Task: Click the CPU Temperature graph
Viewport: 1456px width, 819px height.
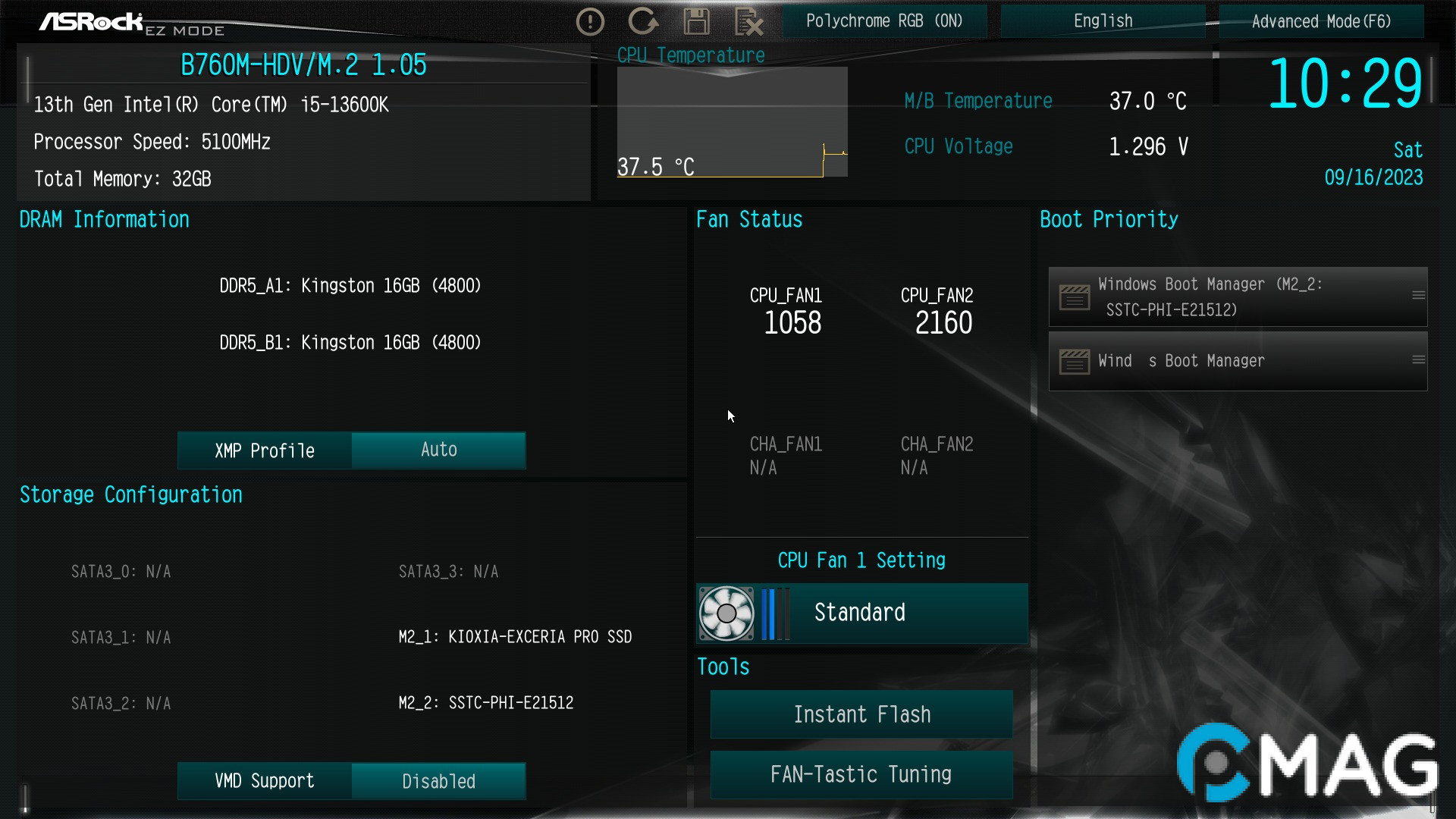Action: click(x=732, y=121)
